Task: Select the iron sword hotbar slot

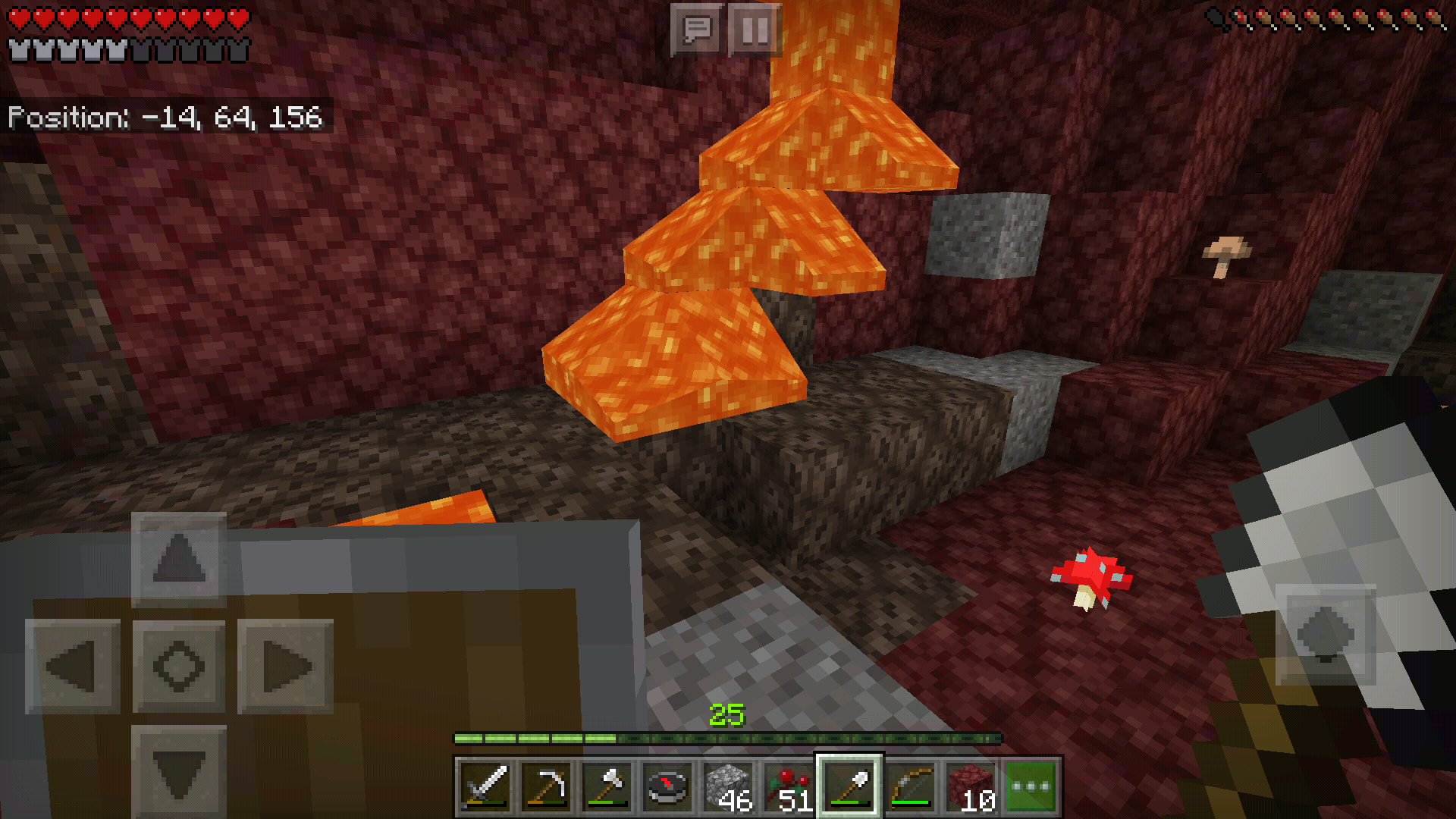Action: pyautogui.click(x=485, y=786)
